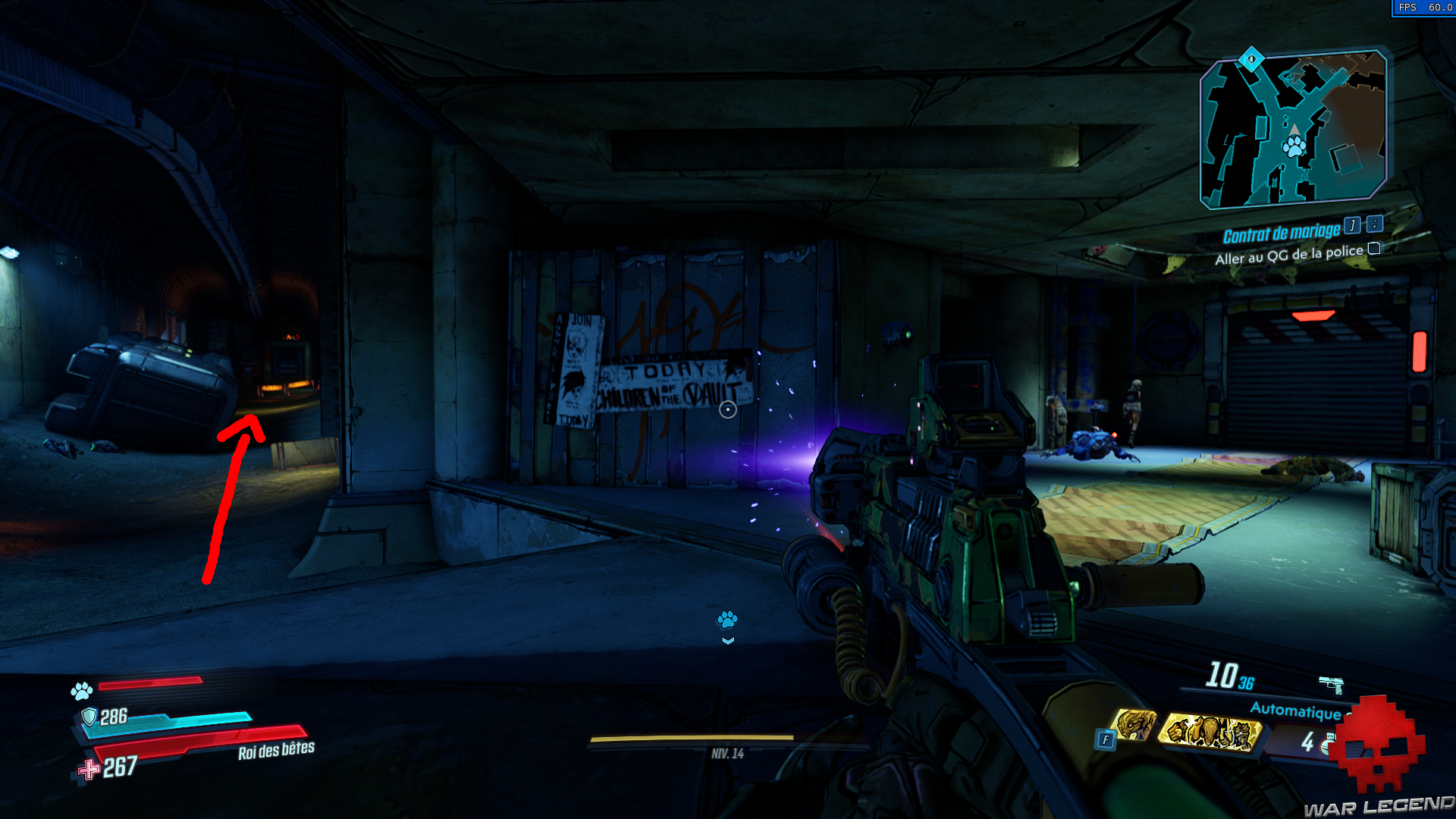Select the Automatique fire mode label
1456x819 pixels.
coord(1296,711)
